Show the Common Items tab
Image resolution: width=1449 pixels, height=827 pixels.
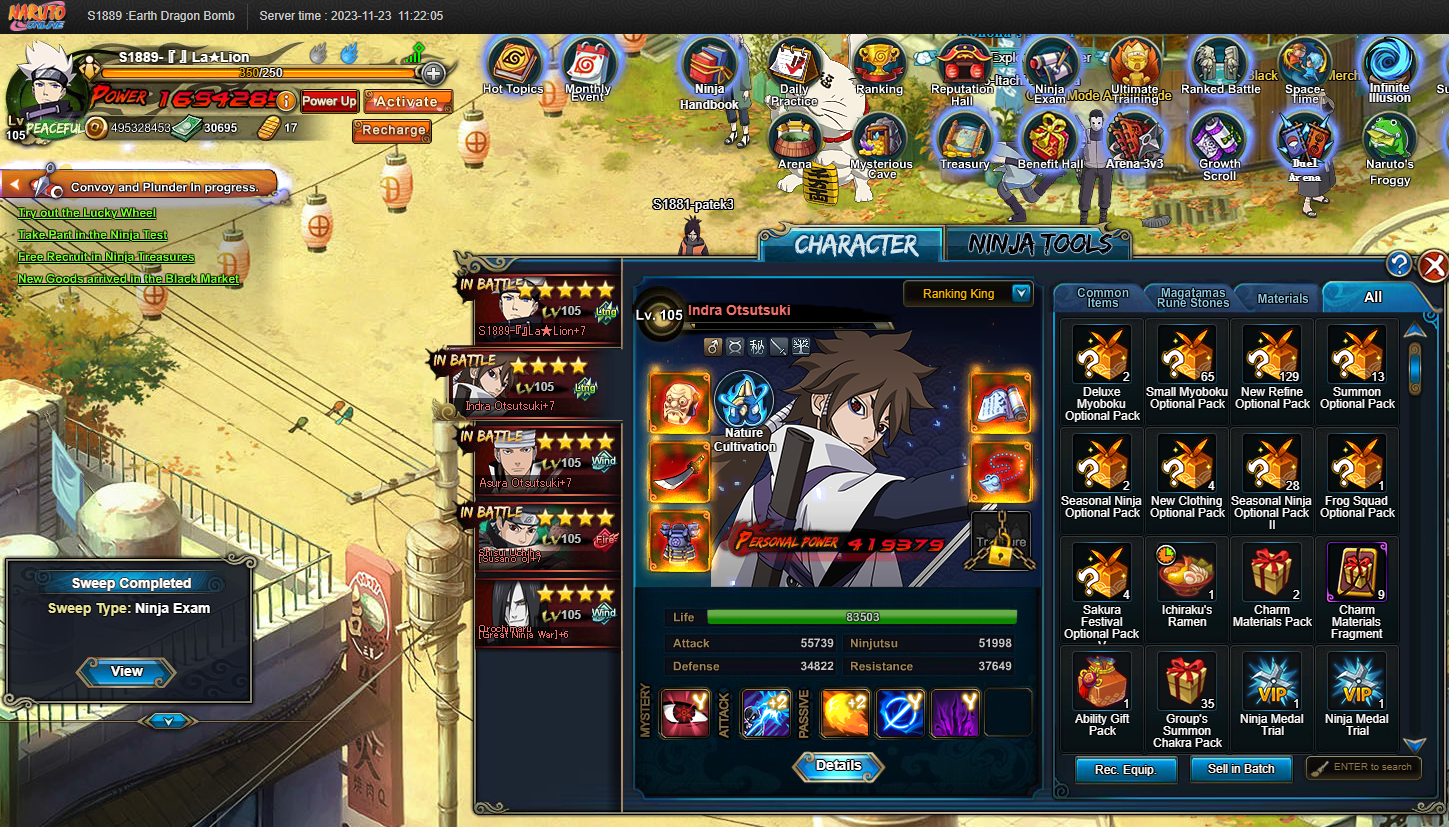pos(1102,297)
